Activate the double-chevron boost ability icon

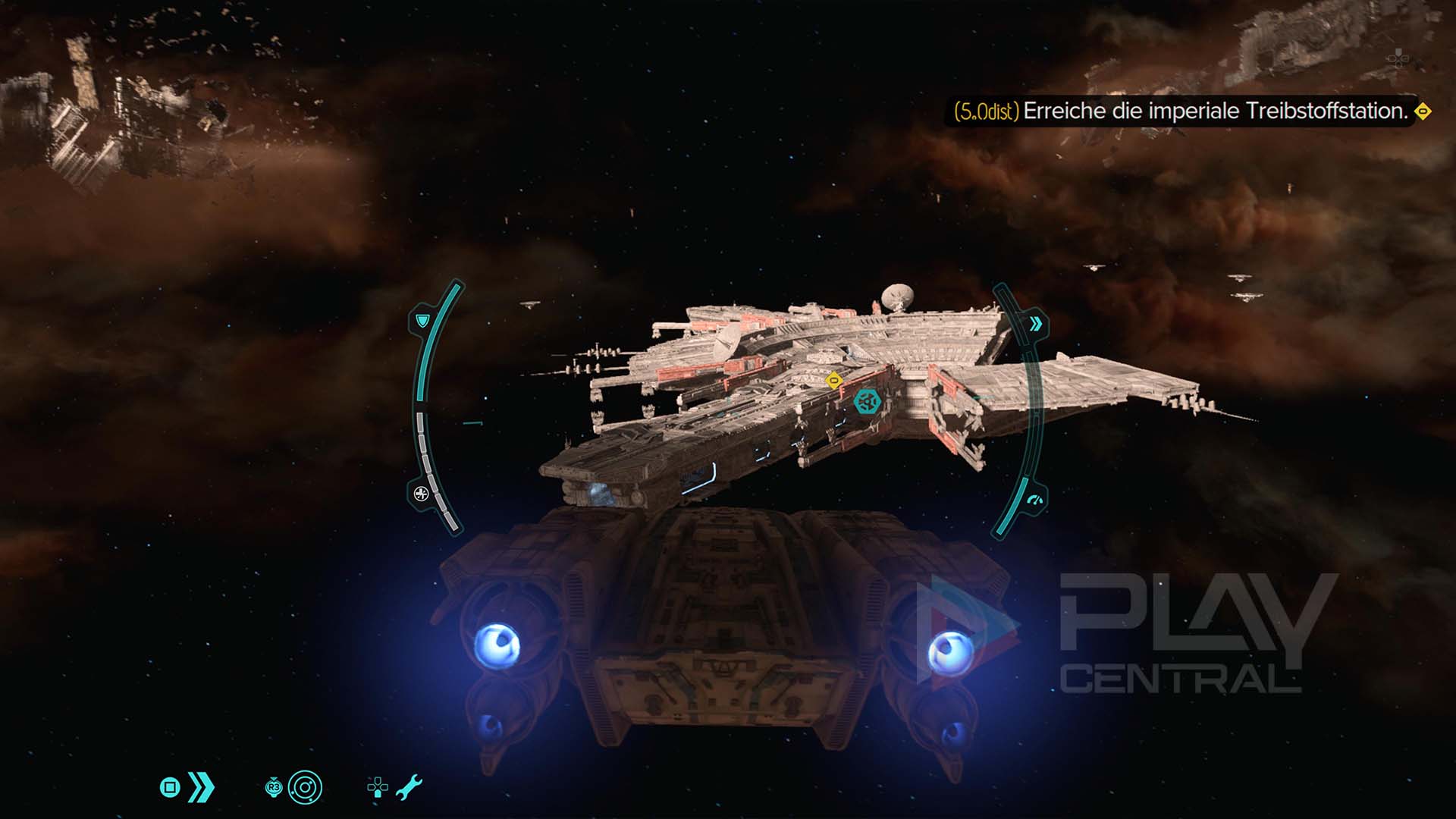pyautogui.click(x=201, y=788)
